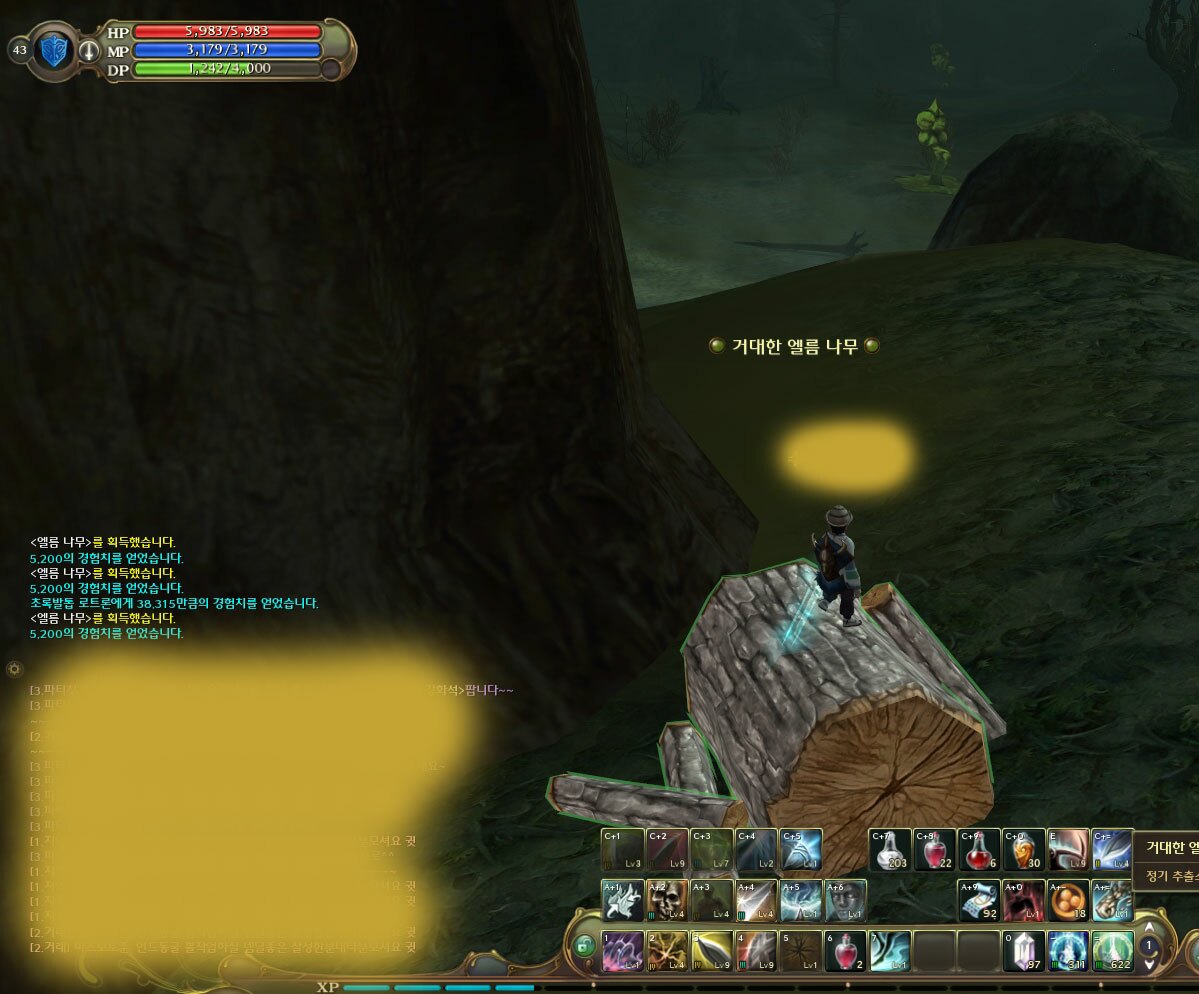Click the sword icon beside the HP bar
1199x994 pixels.
click(90, 50)
